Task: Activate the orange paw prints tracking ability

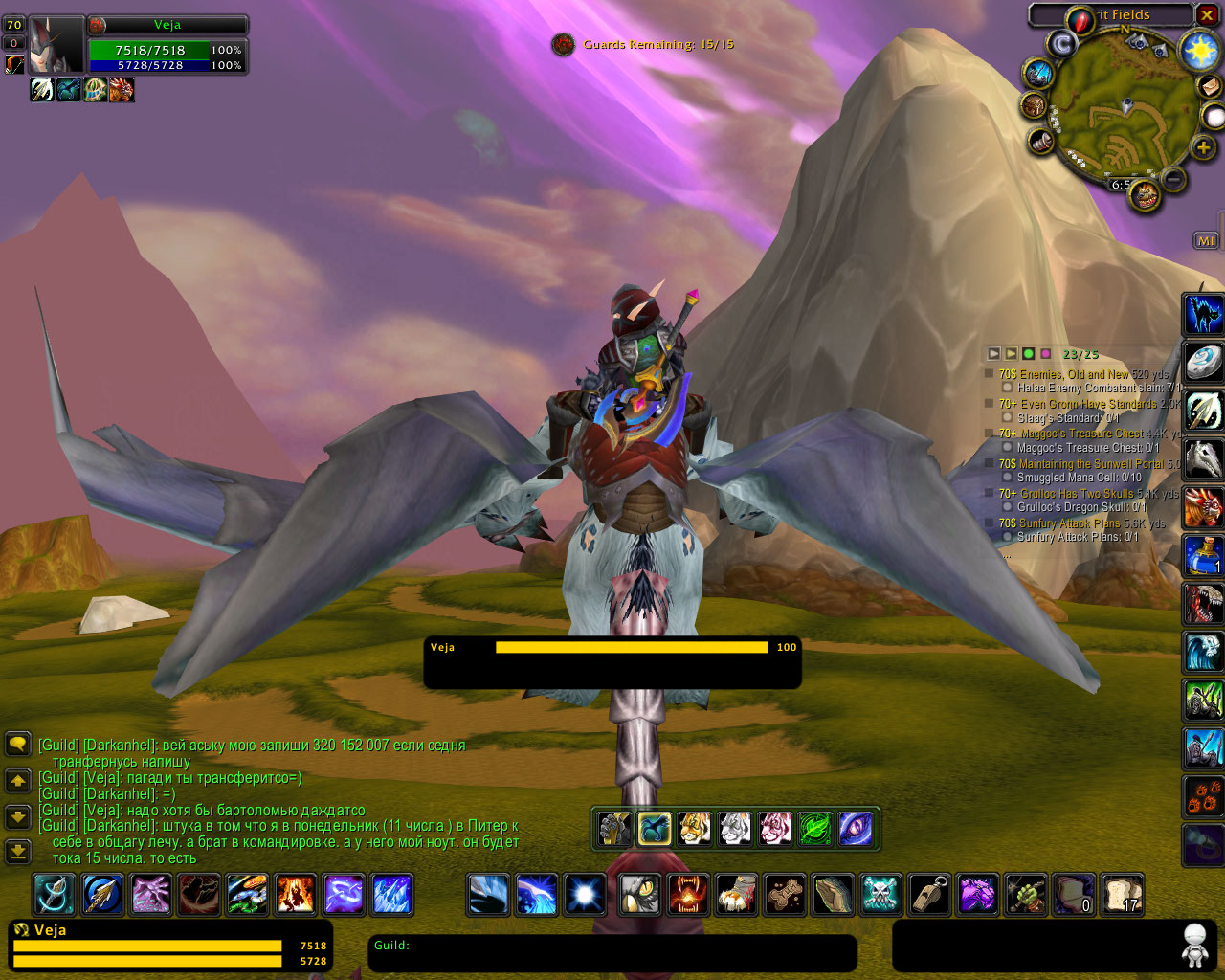Action: tap(1204, 796)
